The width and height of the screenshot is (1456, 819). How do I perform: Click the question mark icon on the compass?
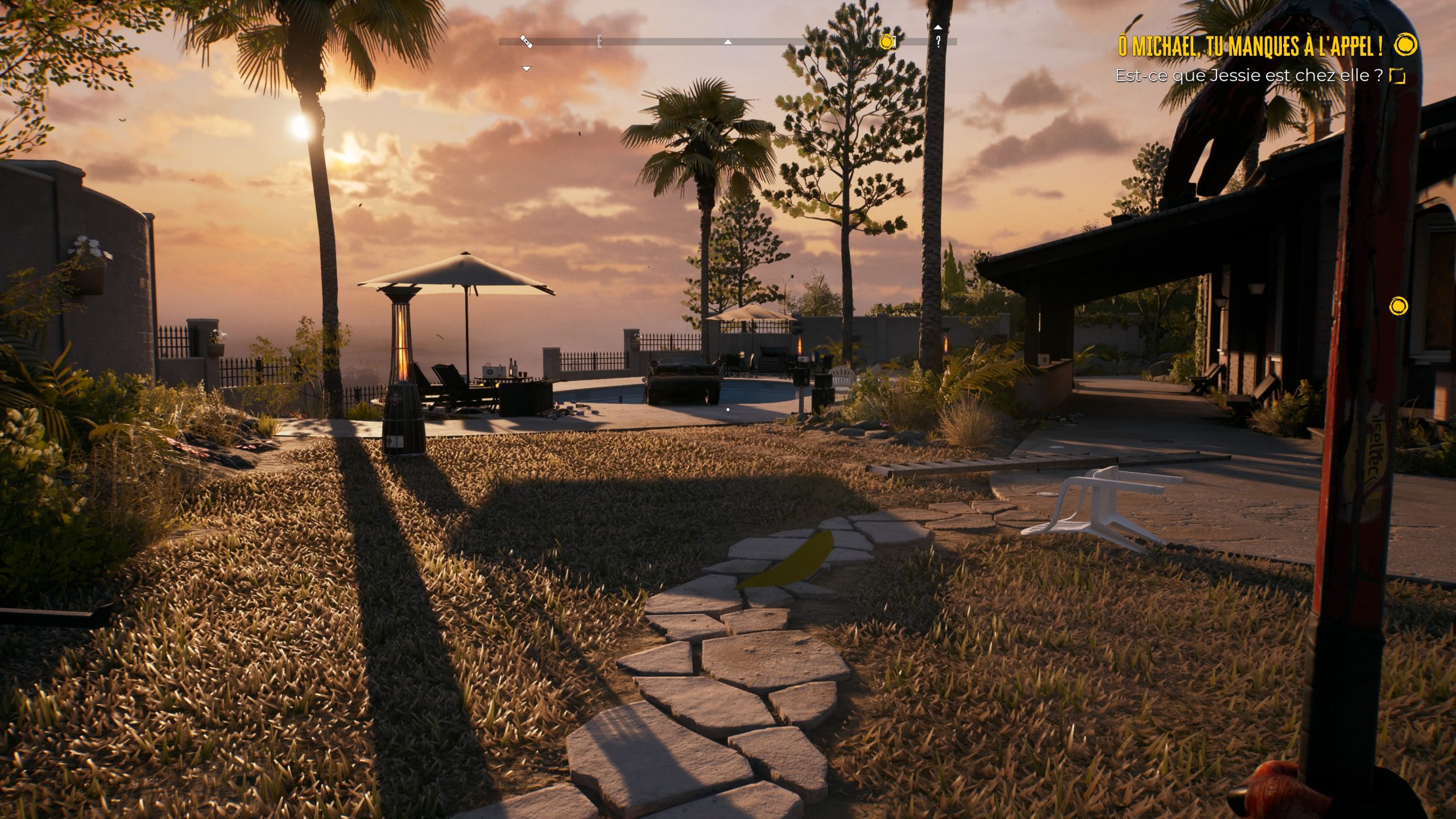tap(938, 42)
